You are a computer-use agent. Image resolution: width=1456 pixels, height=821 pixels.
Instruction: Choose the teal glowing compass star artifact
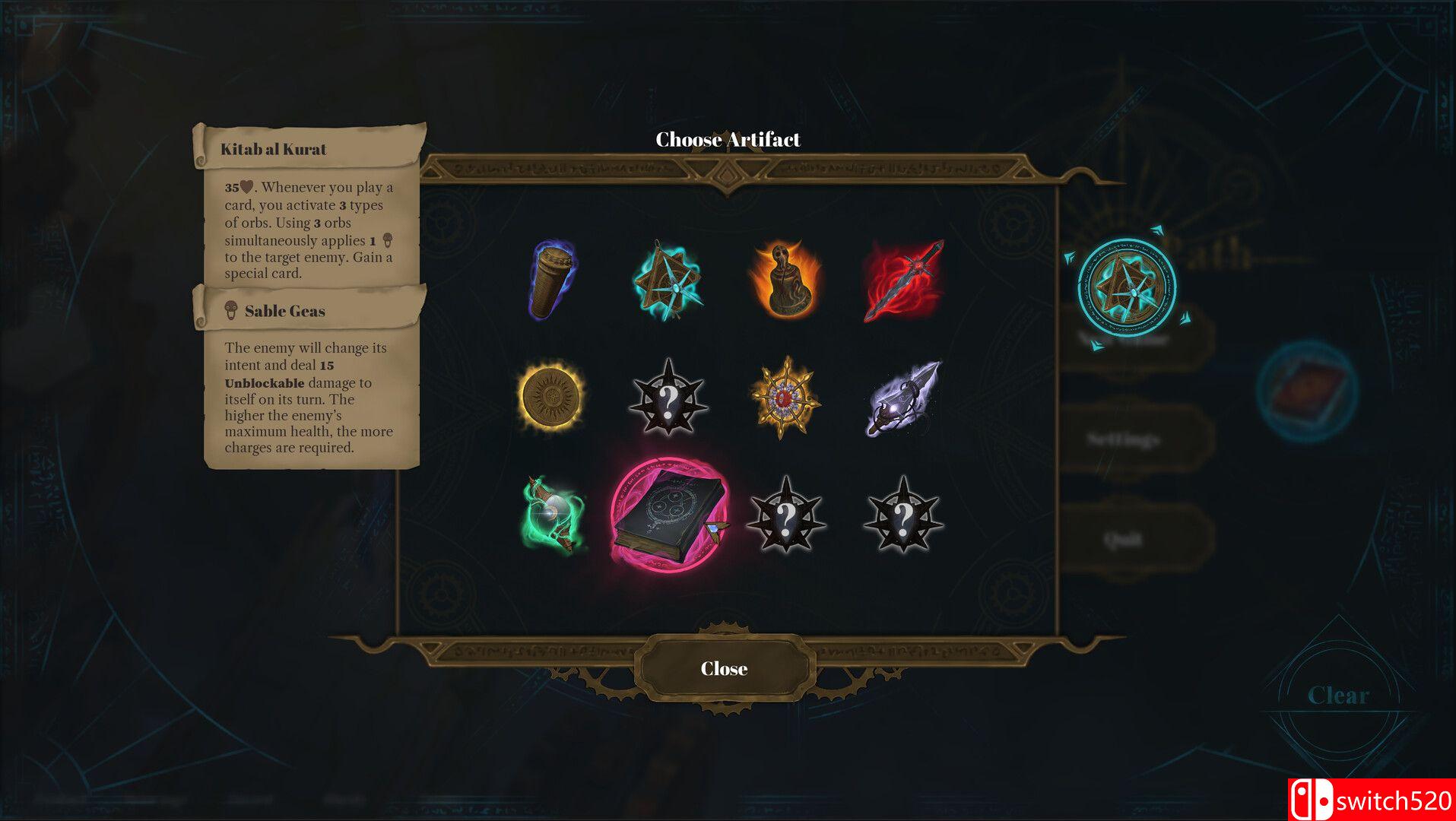[x=668, y=279]
